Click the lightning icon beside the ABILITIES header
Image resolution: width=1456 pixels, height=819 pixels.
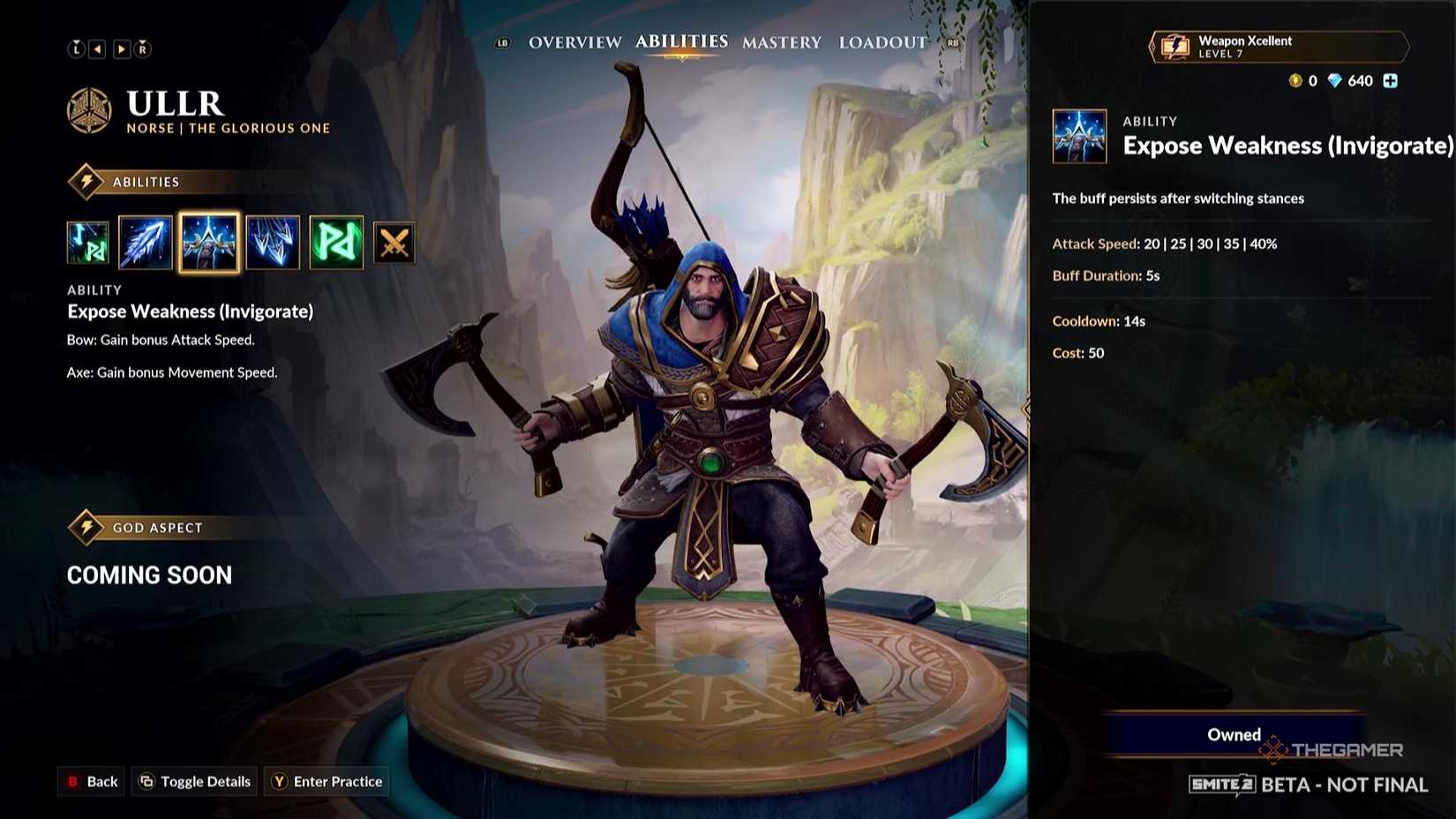point(86,181)
